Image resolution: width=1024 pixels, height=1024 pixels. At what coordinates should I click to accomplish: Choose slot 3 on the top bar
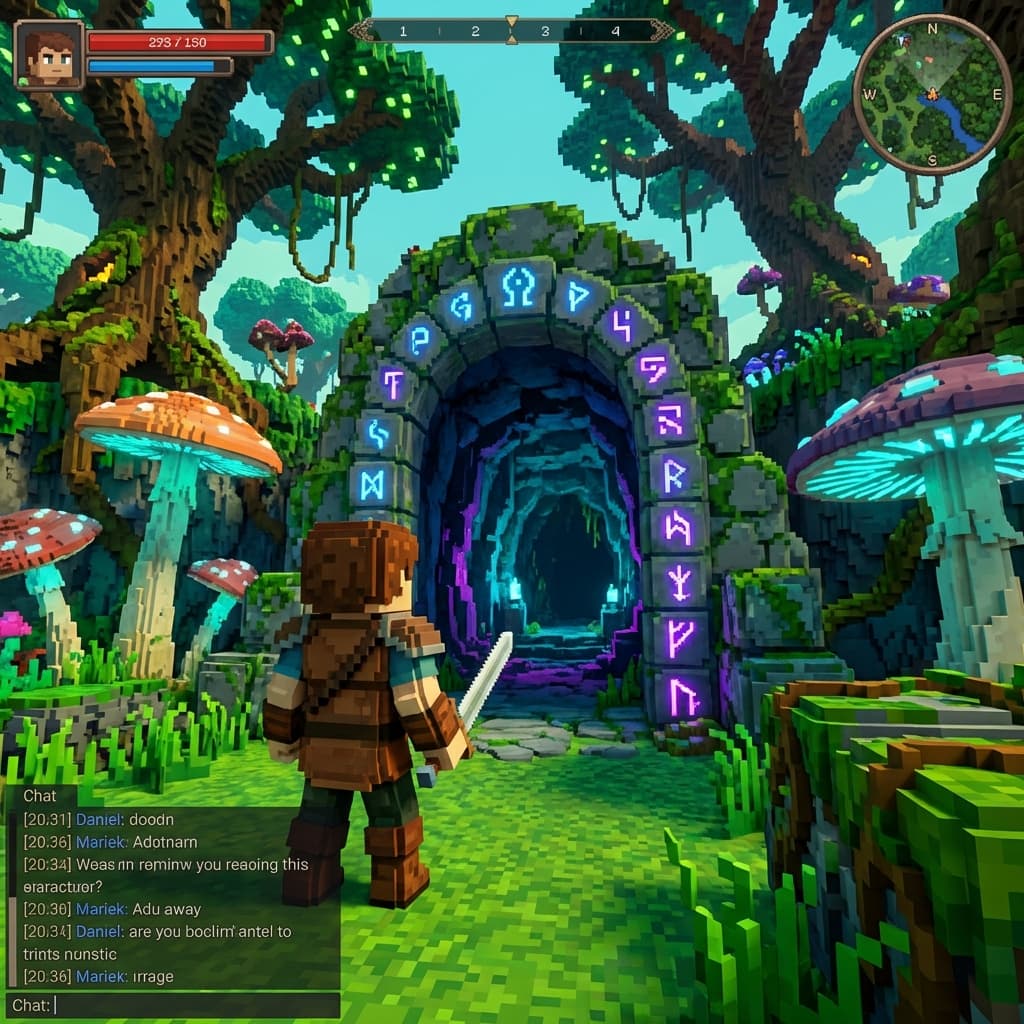pyautogui.click(x=545, y=31)
